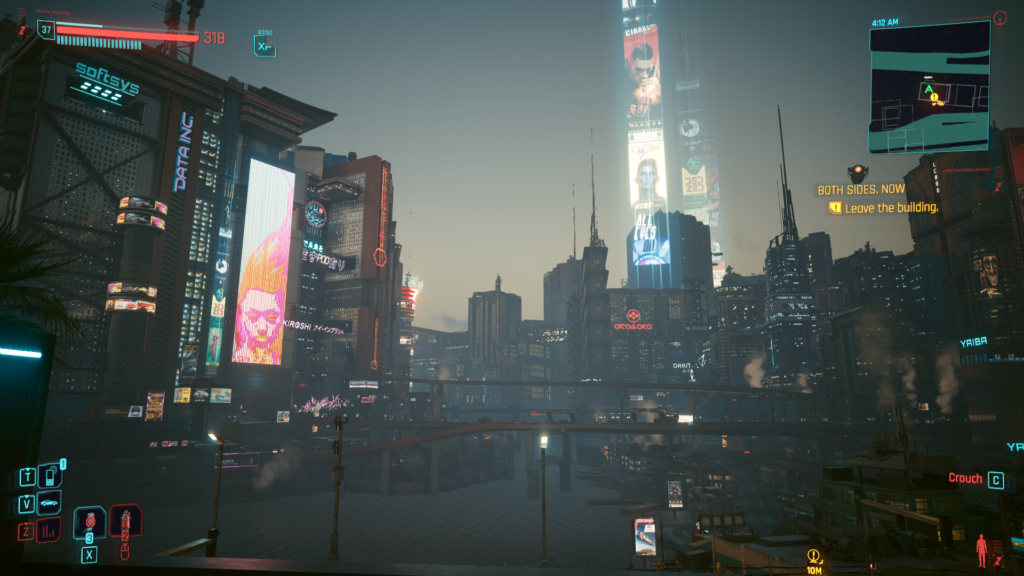The width and height of the screenshot is (1024, 576).
Task: Click the red radio bars icon
Action: (x=49, y=529)
